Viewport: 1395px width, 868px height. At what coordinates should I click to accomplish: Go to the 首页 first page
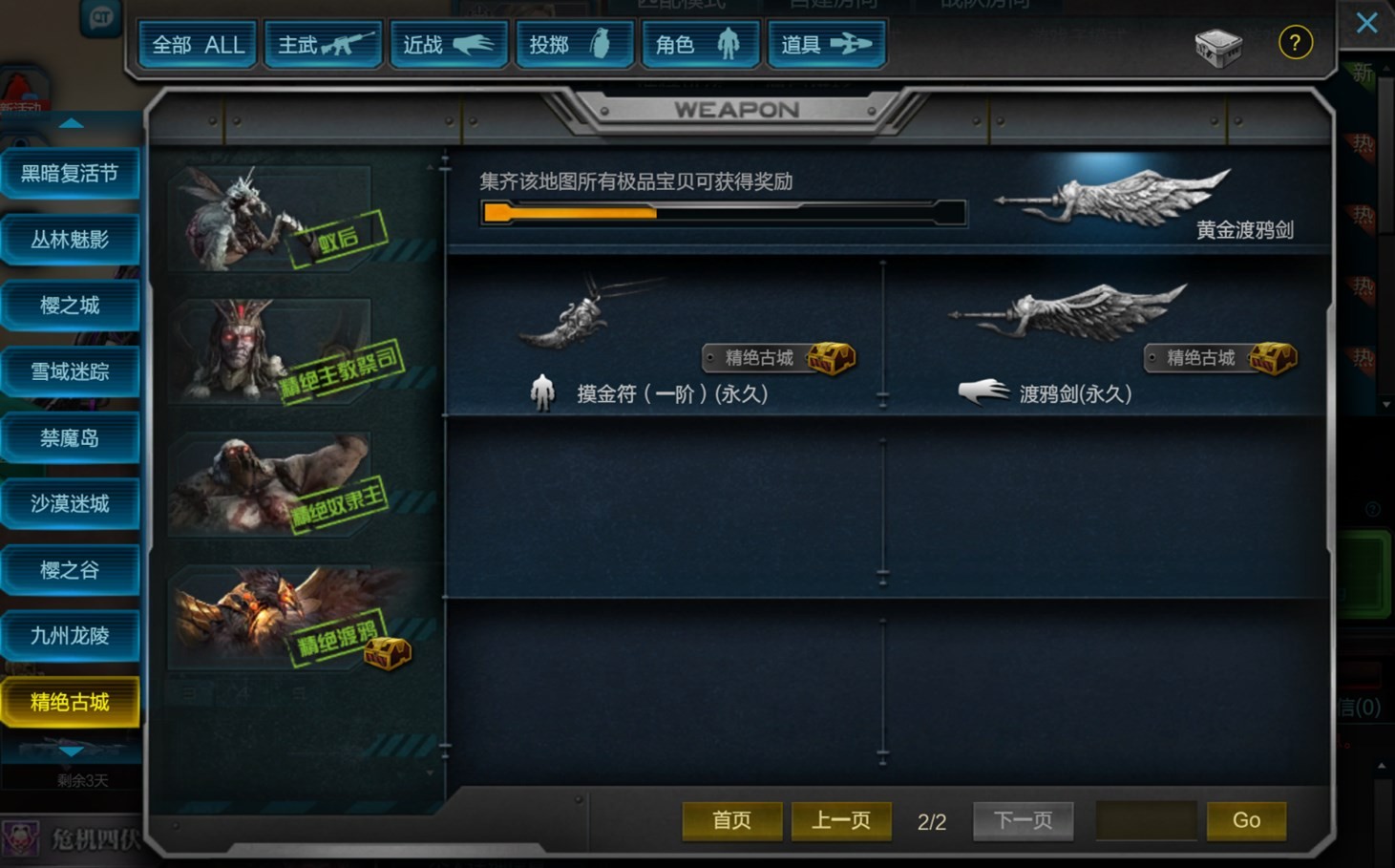(731, 820)
